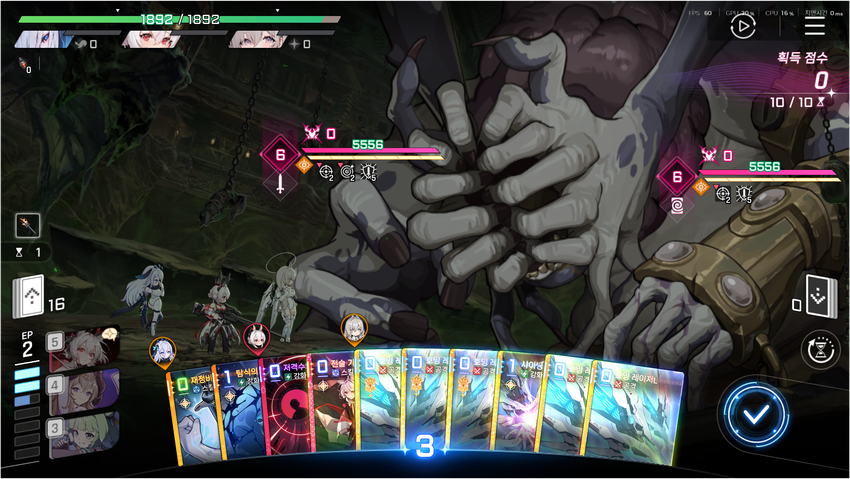Open the turn history hourglass button
Image resolution: width=850 pixels, height=479 pixels.
point(820,350)
